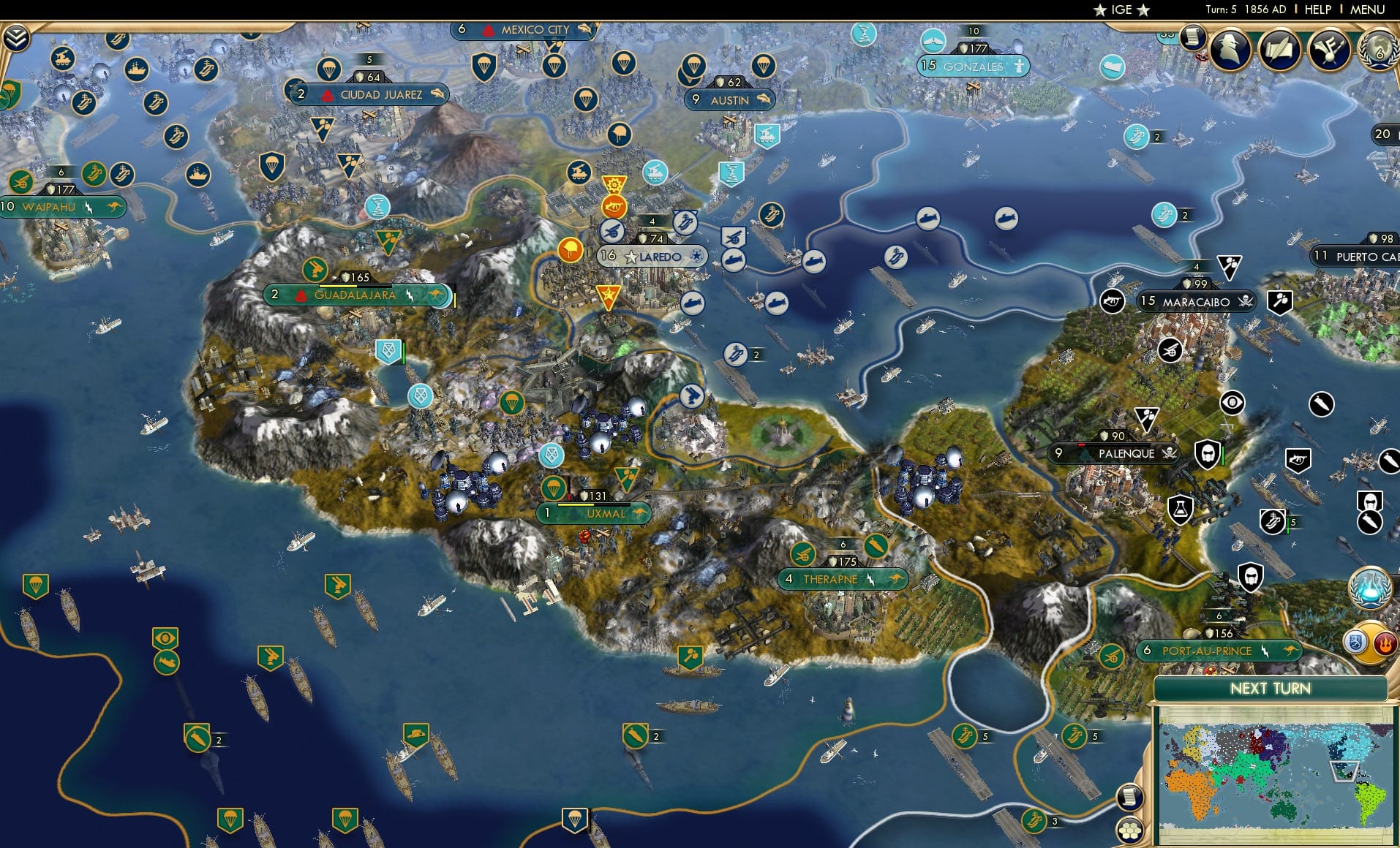This screenshot has height=848, width=1400.
Task: Open the notification log scroll icon top right
Action: pyautogui.click(x=1194, y=36)
